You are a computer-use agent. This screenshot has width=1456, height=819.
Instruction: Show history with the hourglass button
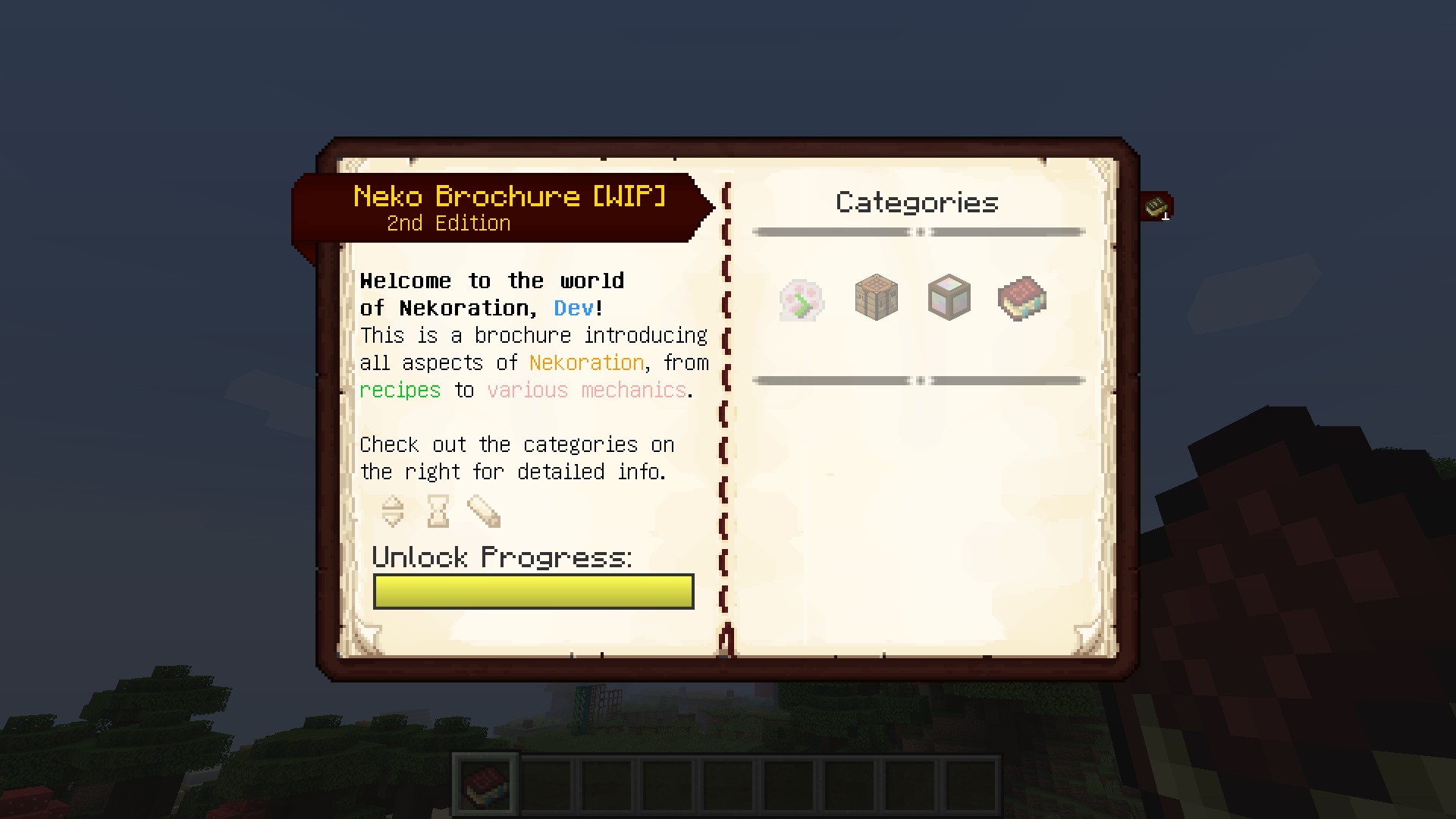click(x=438, y=511)
